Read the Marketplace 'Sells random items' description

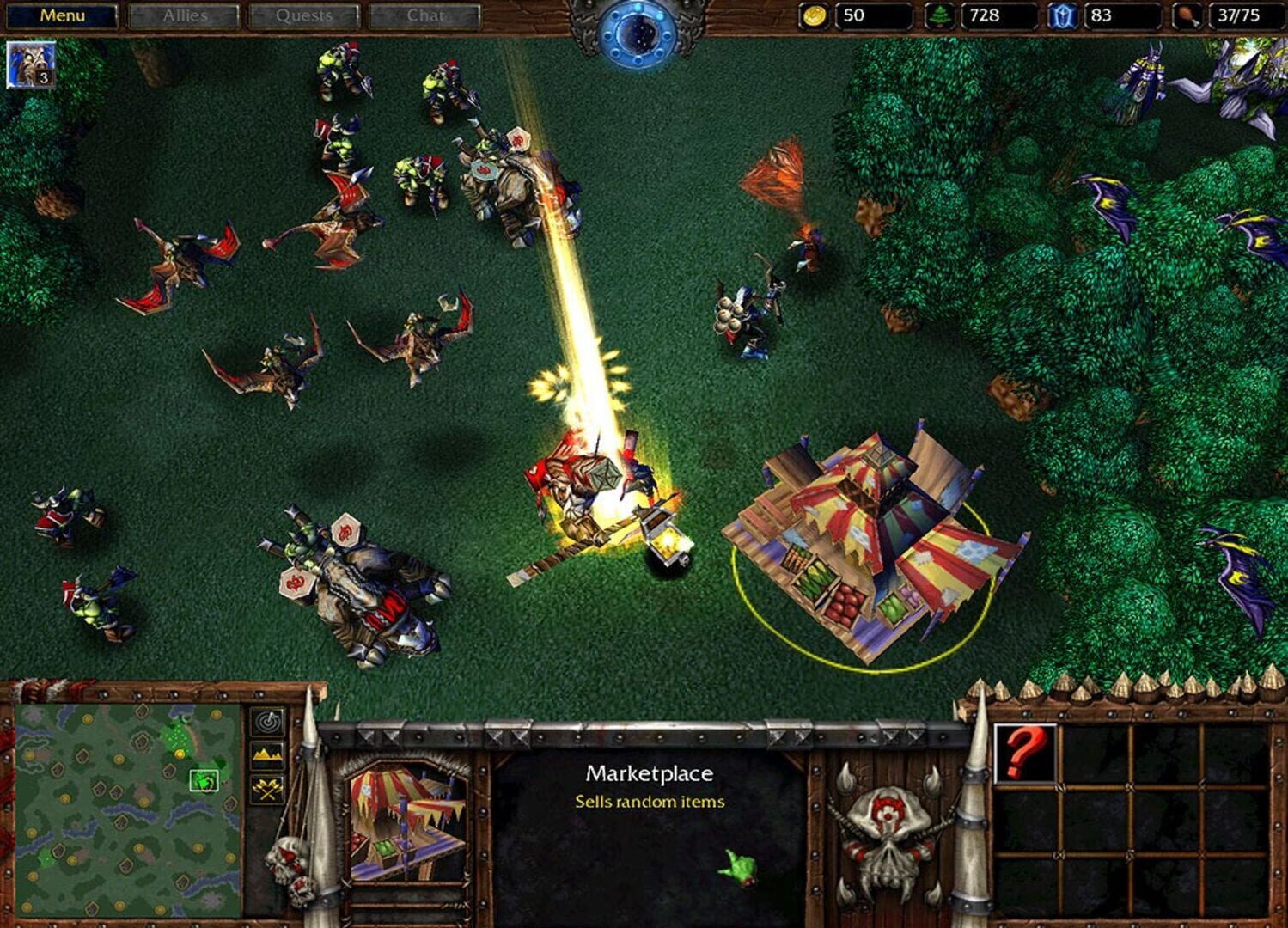coord(649,801)
